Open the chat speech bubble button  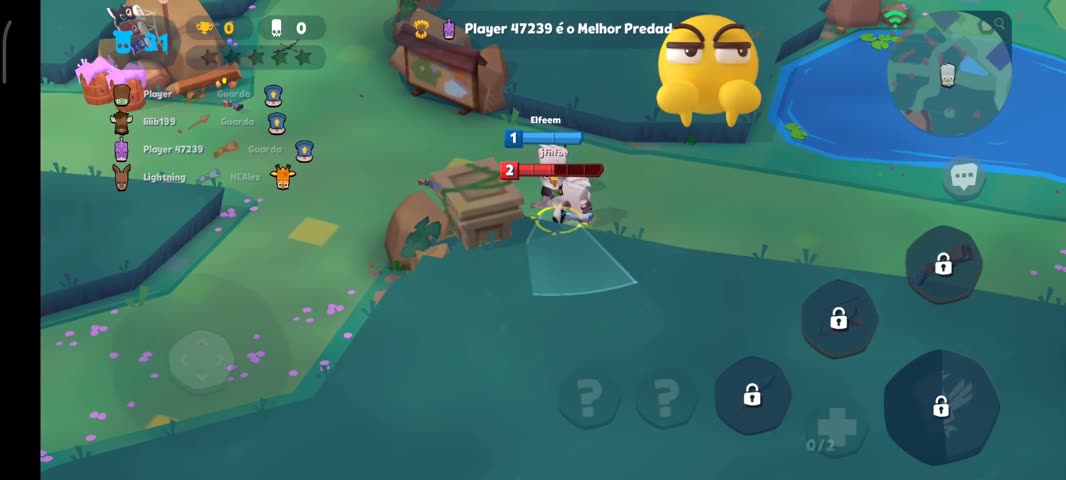click(x=964, y=178)
